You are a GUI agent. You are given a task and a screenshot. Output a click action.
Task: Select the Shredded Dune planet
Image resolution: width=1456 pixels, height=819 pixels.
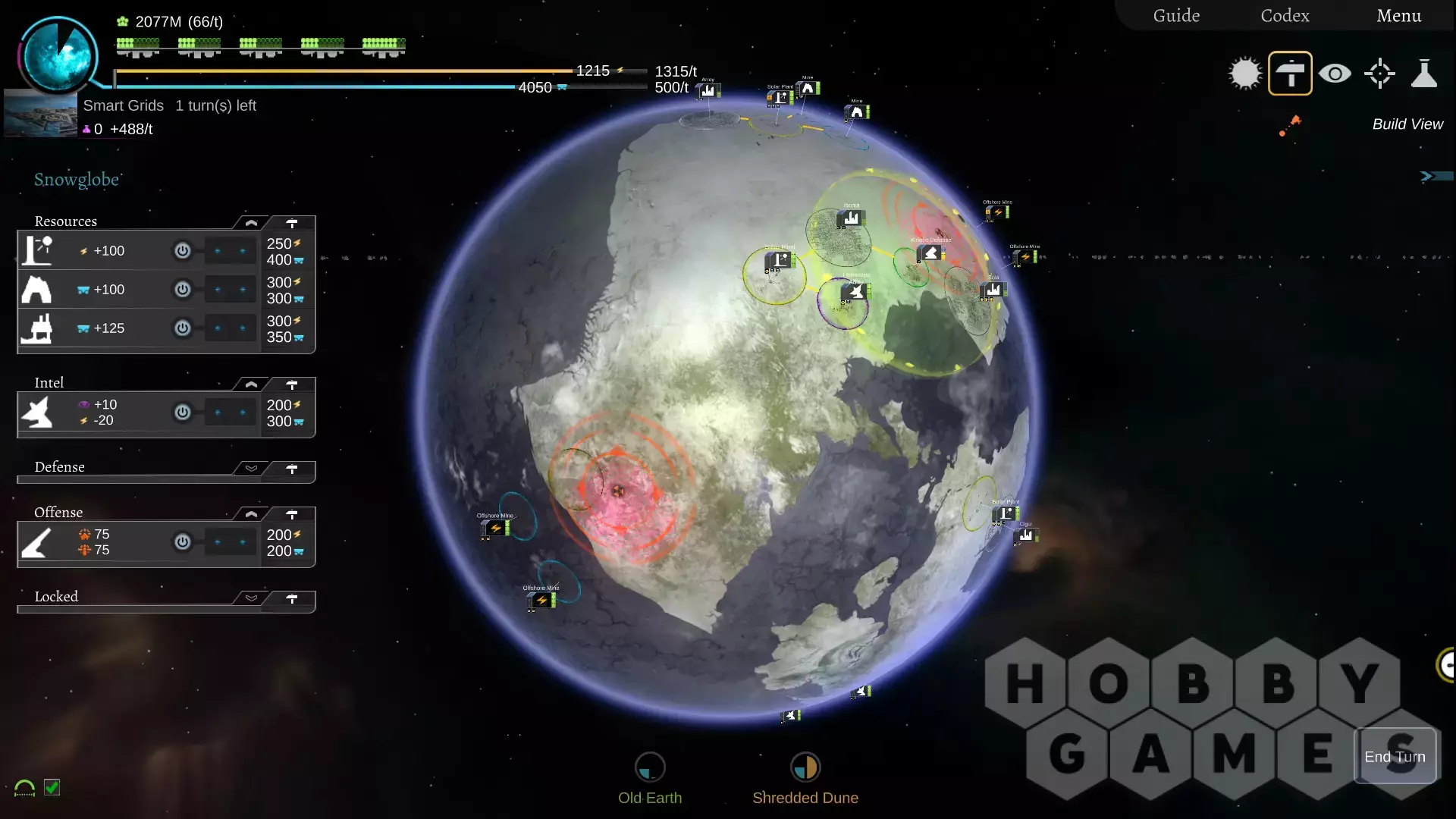click(x=805, y=767)
